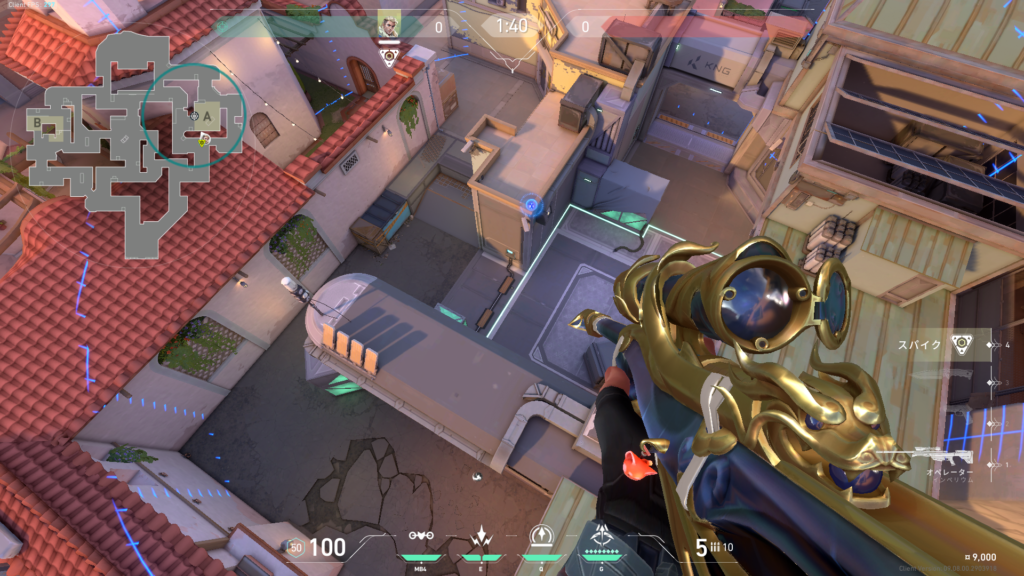
Task: Activate the G ultimate ability icon
Action: 602,541
